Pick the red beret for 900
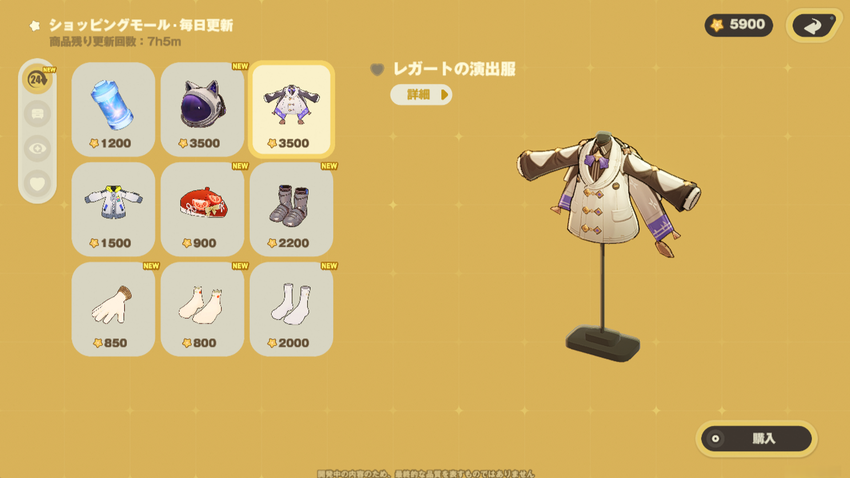Viewport: 850px width, 478px height. tap(202, 208)
